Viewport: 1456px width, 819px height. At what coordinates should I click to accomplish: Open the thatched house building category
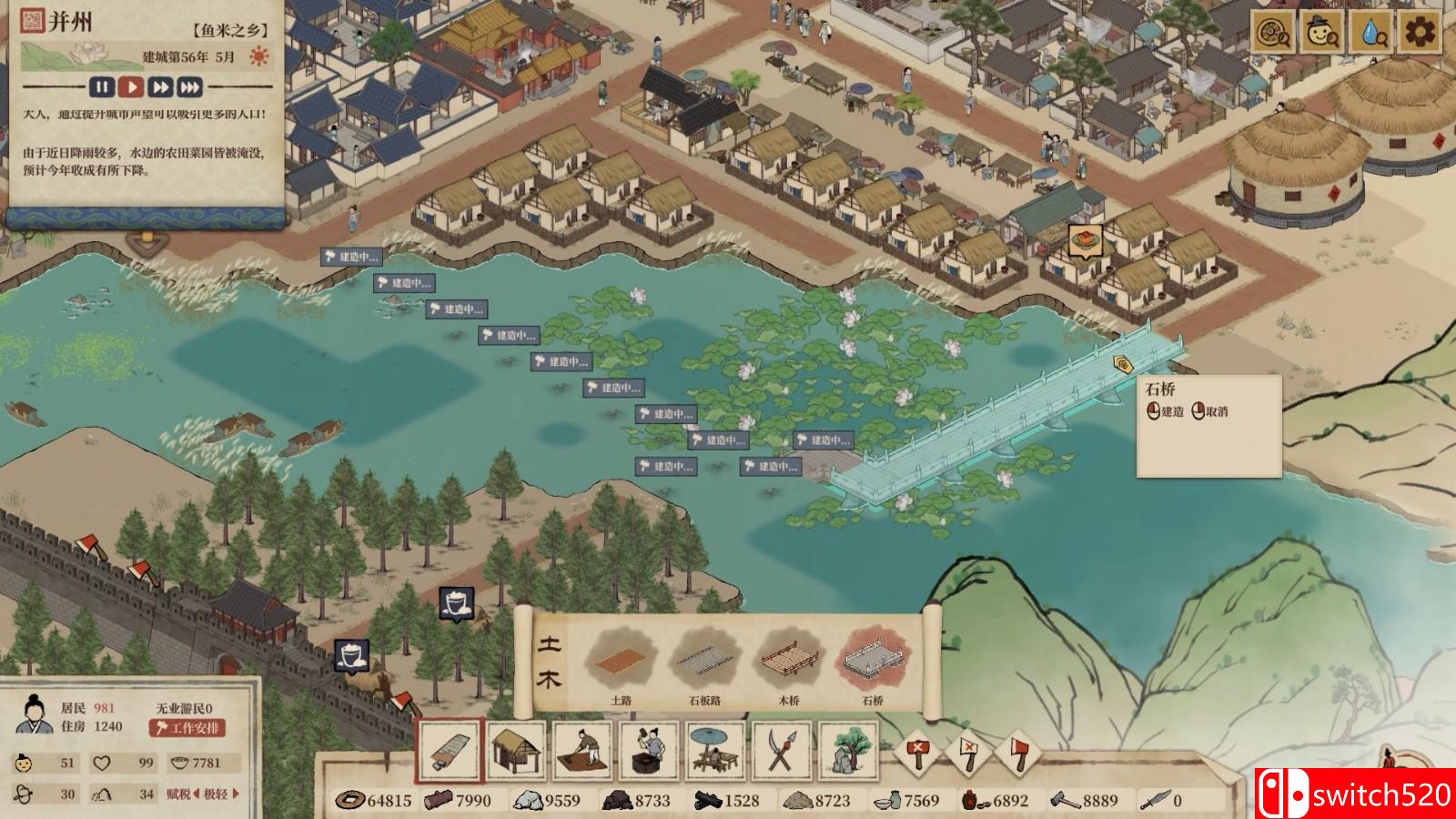(x=516, y=752)
